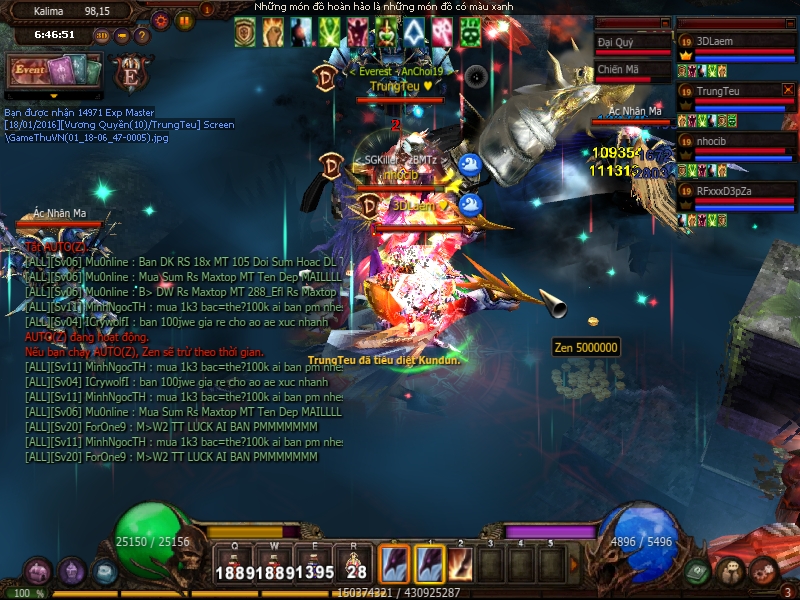Open the question mark help button

point(142,35)
